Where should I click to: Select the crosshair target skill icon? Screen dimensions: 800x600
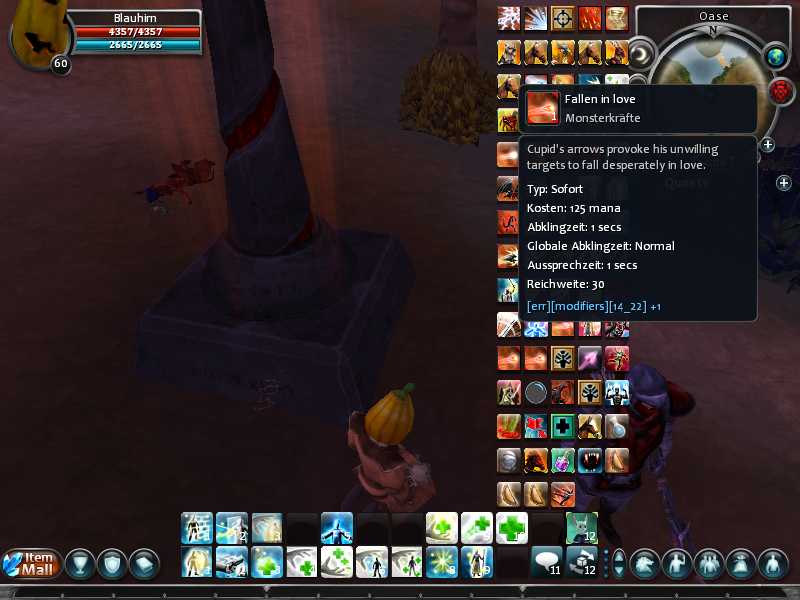coord(563,18)
